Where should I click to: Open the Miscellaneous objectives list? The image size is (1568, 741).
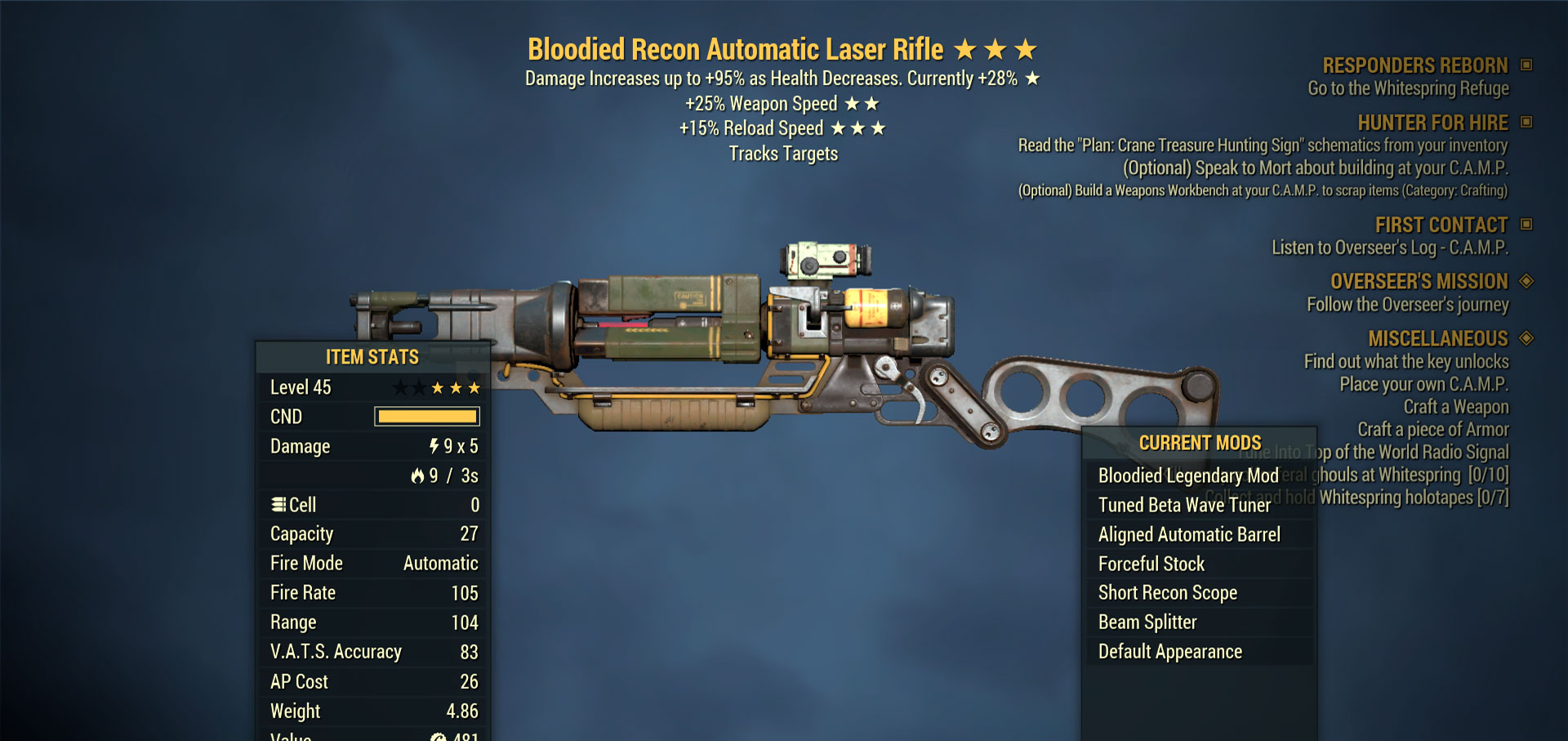tap(1438, 338)
